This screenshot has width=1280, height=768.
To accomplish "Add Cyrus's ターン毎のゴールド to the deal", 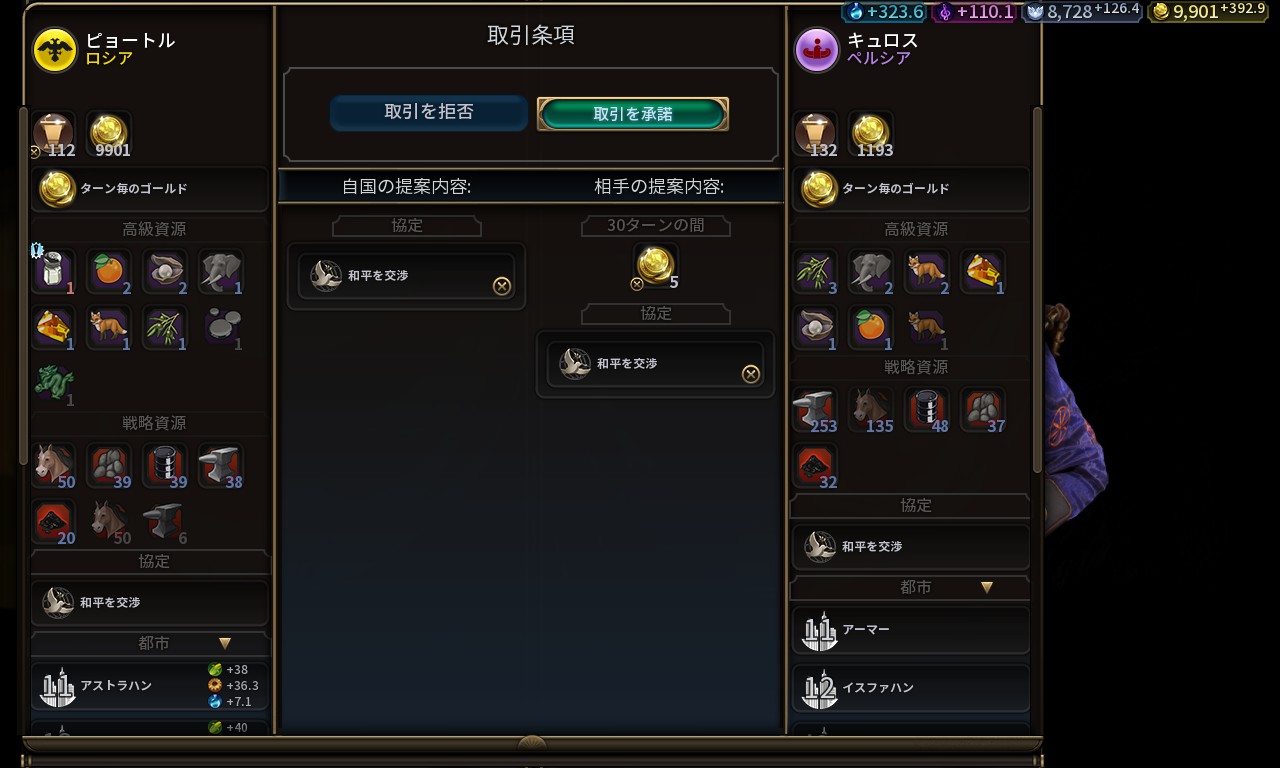I will [910, 189].
